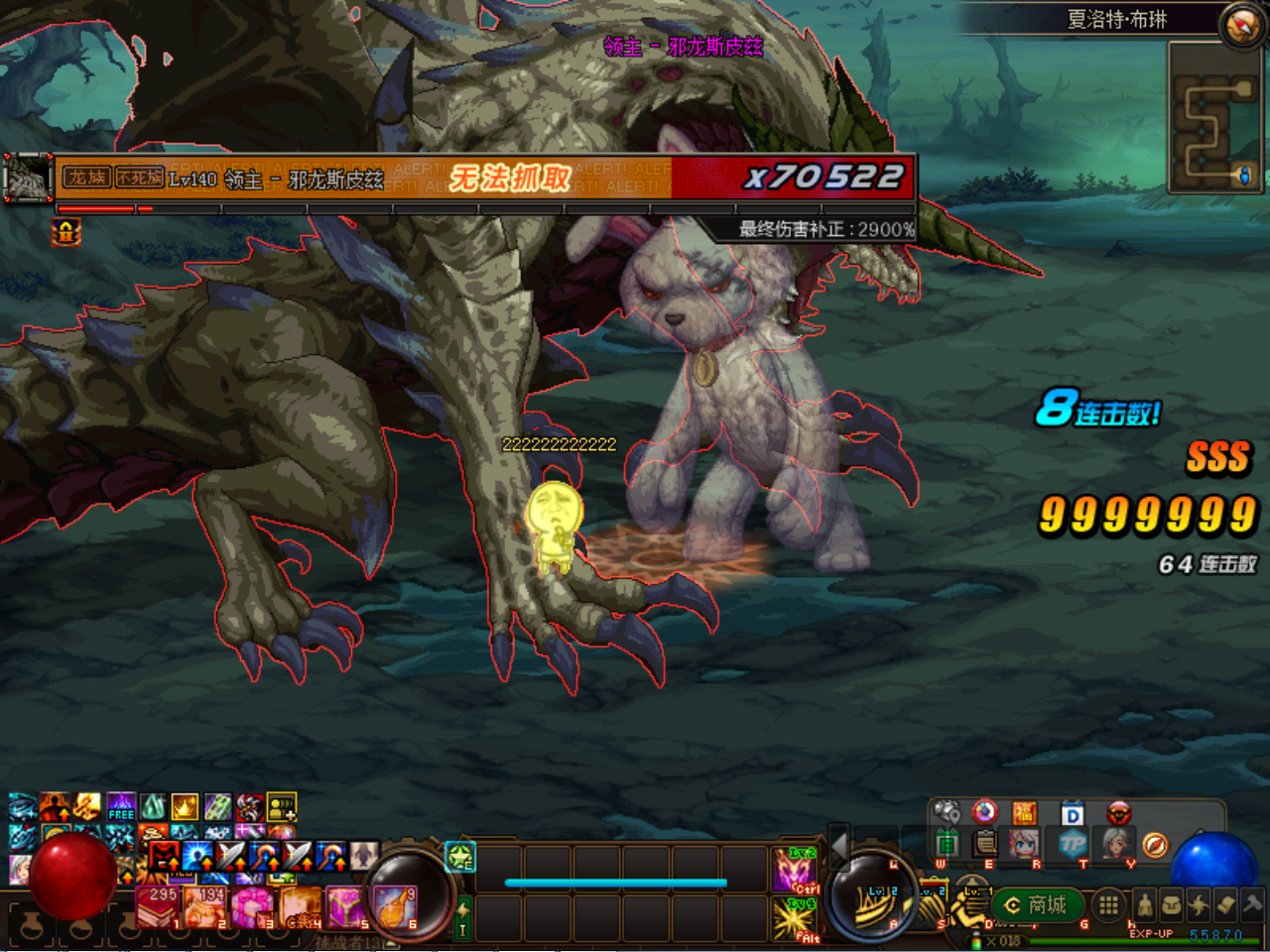Click the compass icon above the minimap
Image resolution: width=1270 pixels, height=952 pixels.
coord(1242,26)
